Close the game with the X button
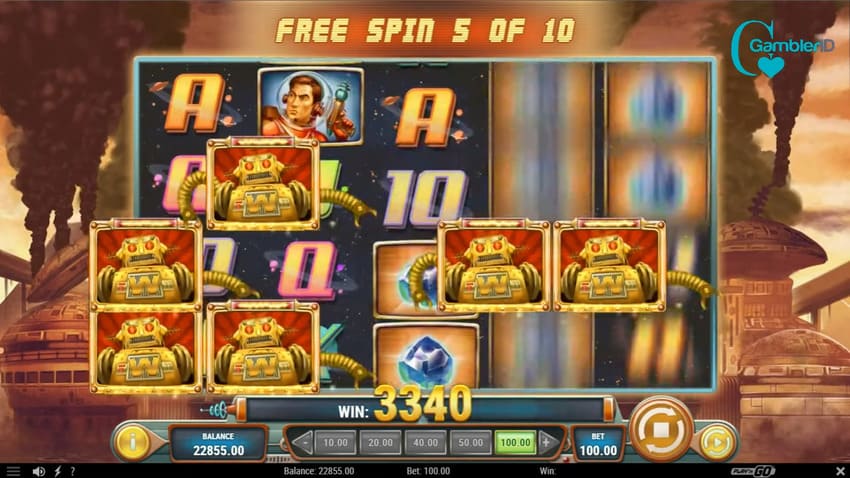The height and width of the screenshot is (478, 850). coord(838,470)
